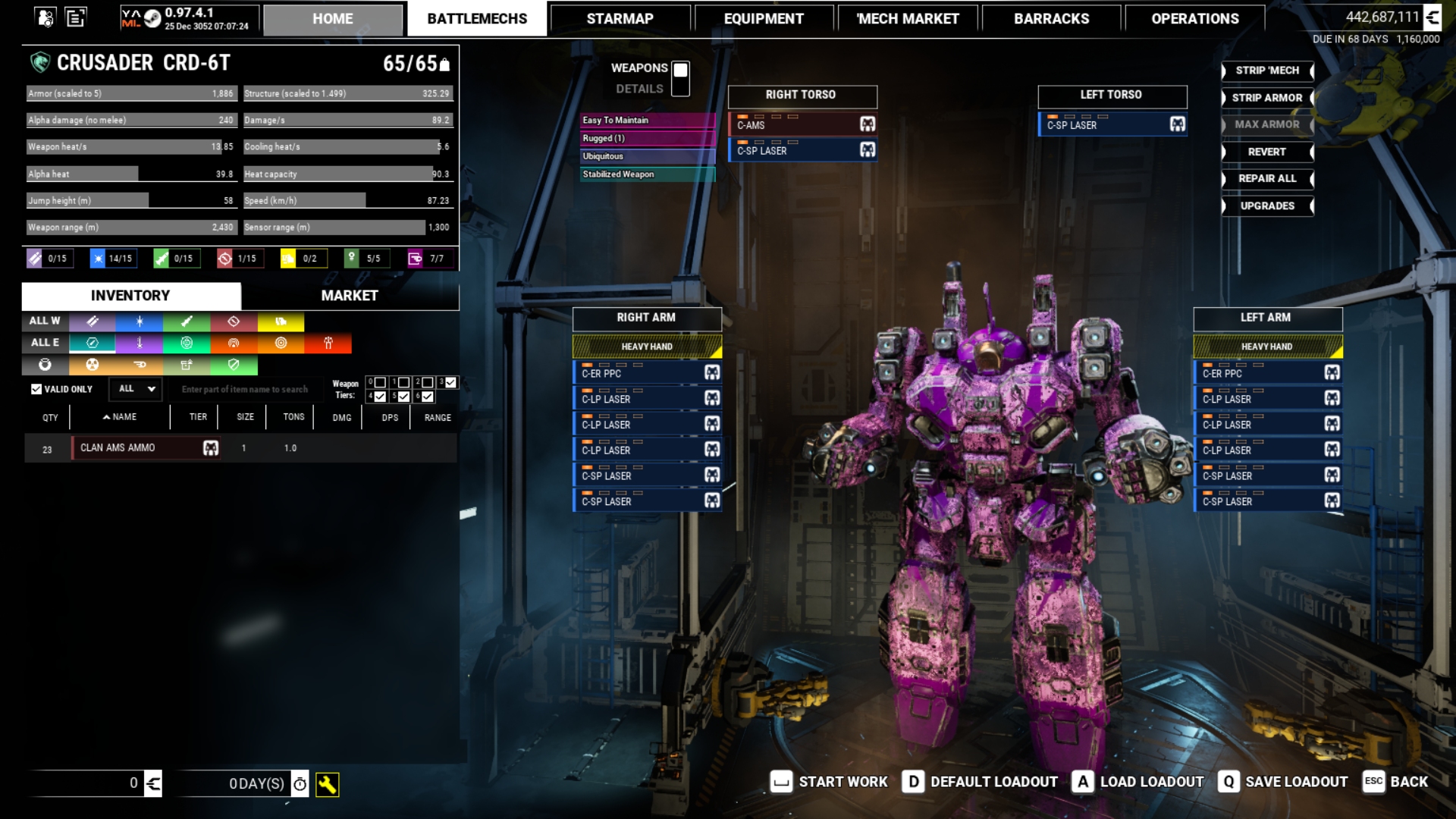Open the Starmap tab
This screenshot has width=1456, height=819.
coord(620,19)
